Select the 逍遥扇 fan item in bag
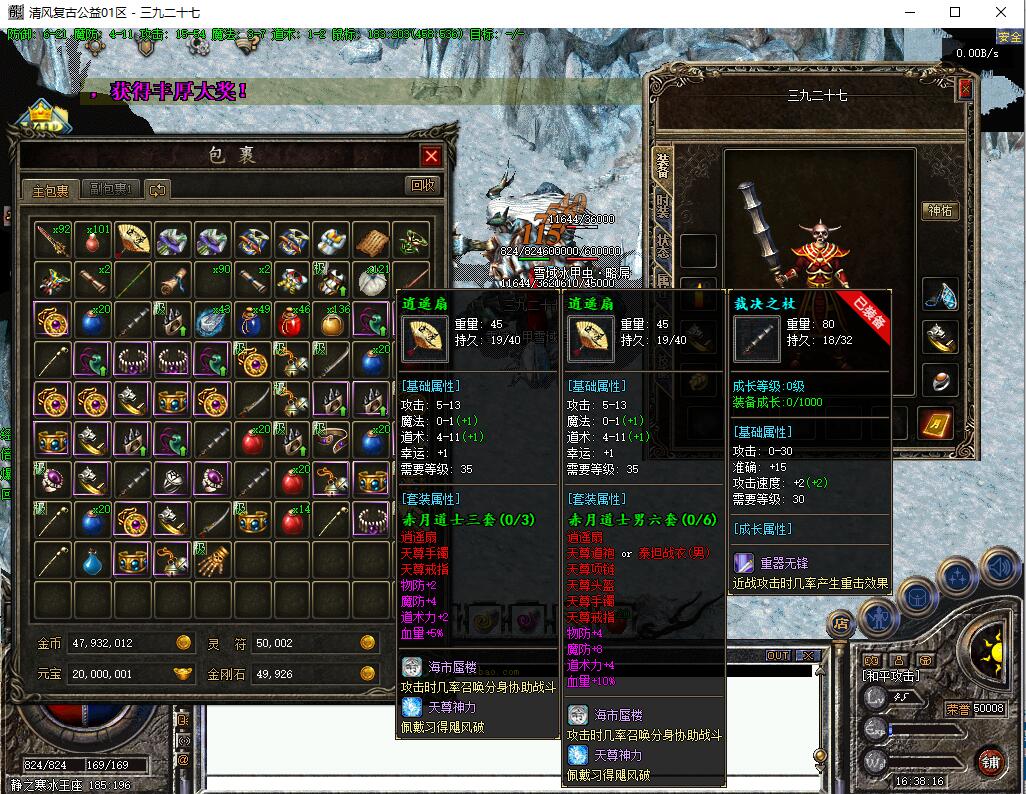 tap(132, 240)
